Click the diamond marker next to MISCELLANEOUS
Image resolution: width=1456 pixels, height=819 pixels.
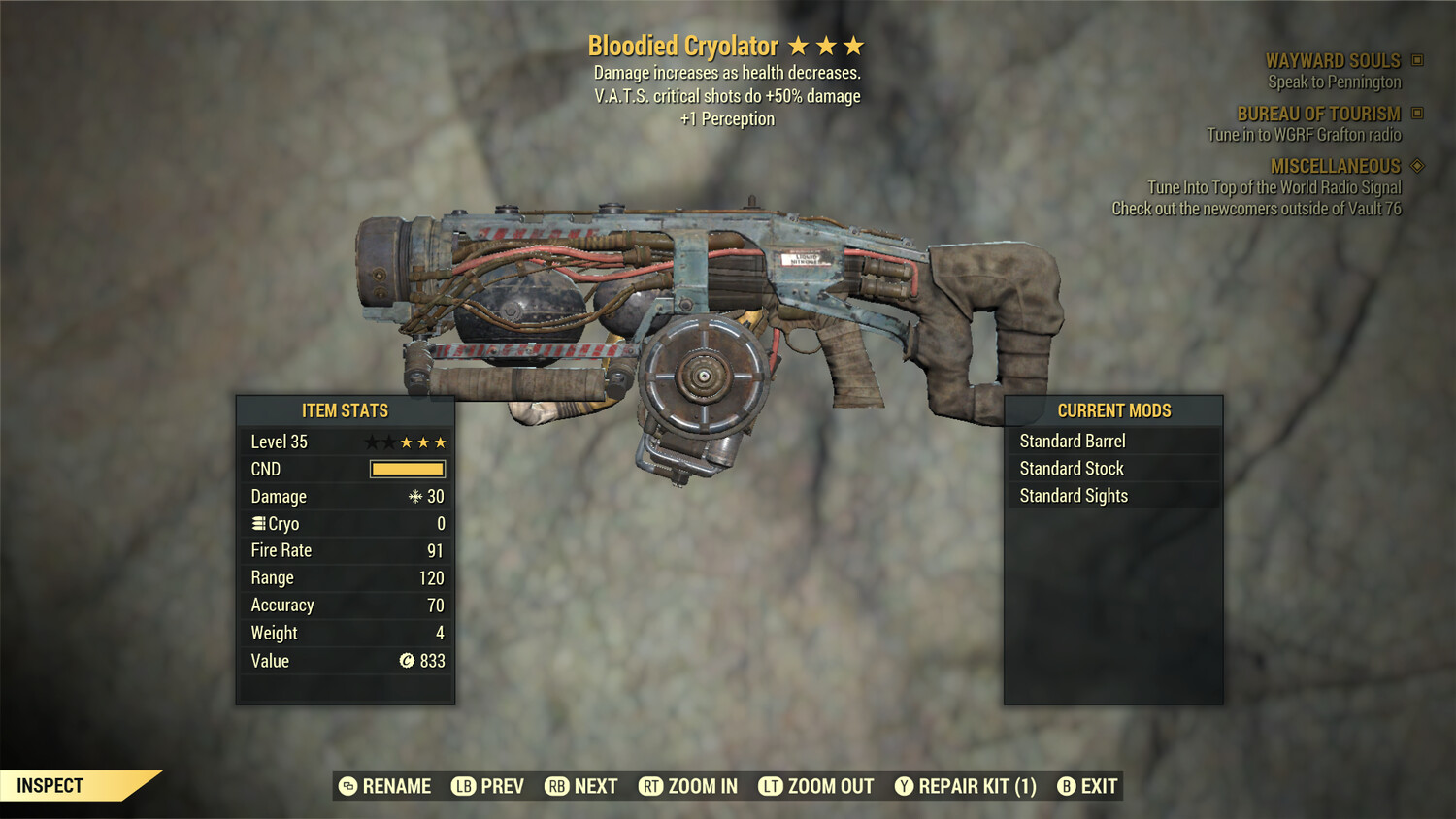pos(1415,166)
